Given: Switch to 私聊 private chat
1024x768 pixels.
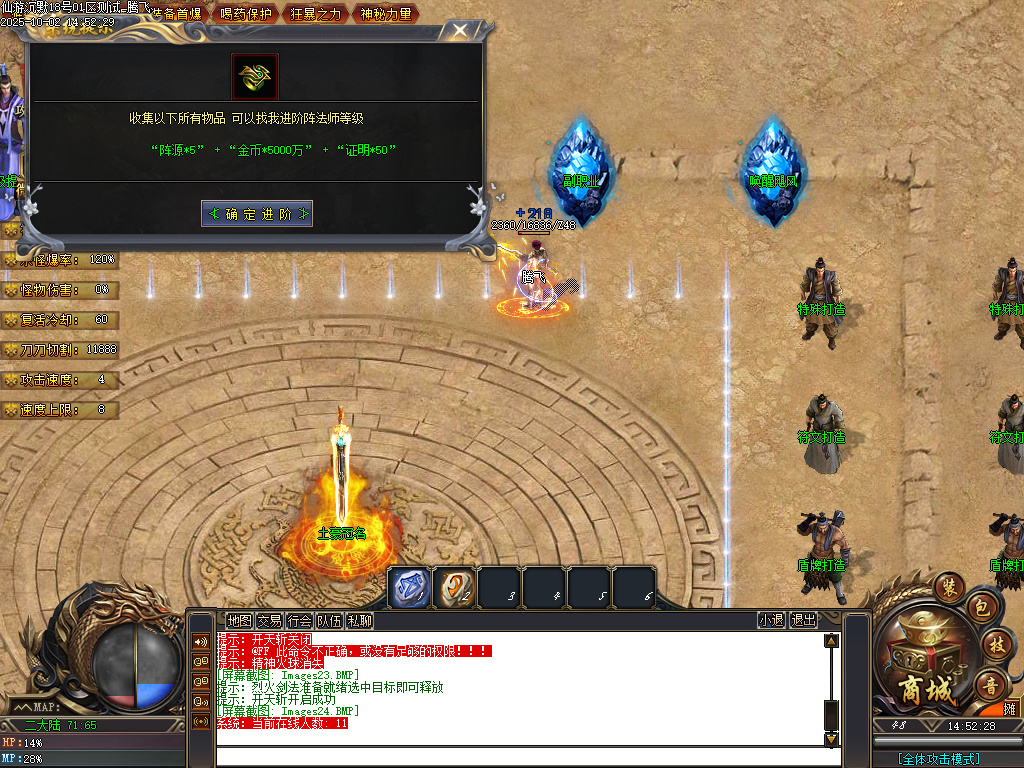Looking at the screenshot, I should tap(359, 620).
